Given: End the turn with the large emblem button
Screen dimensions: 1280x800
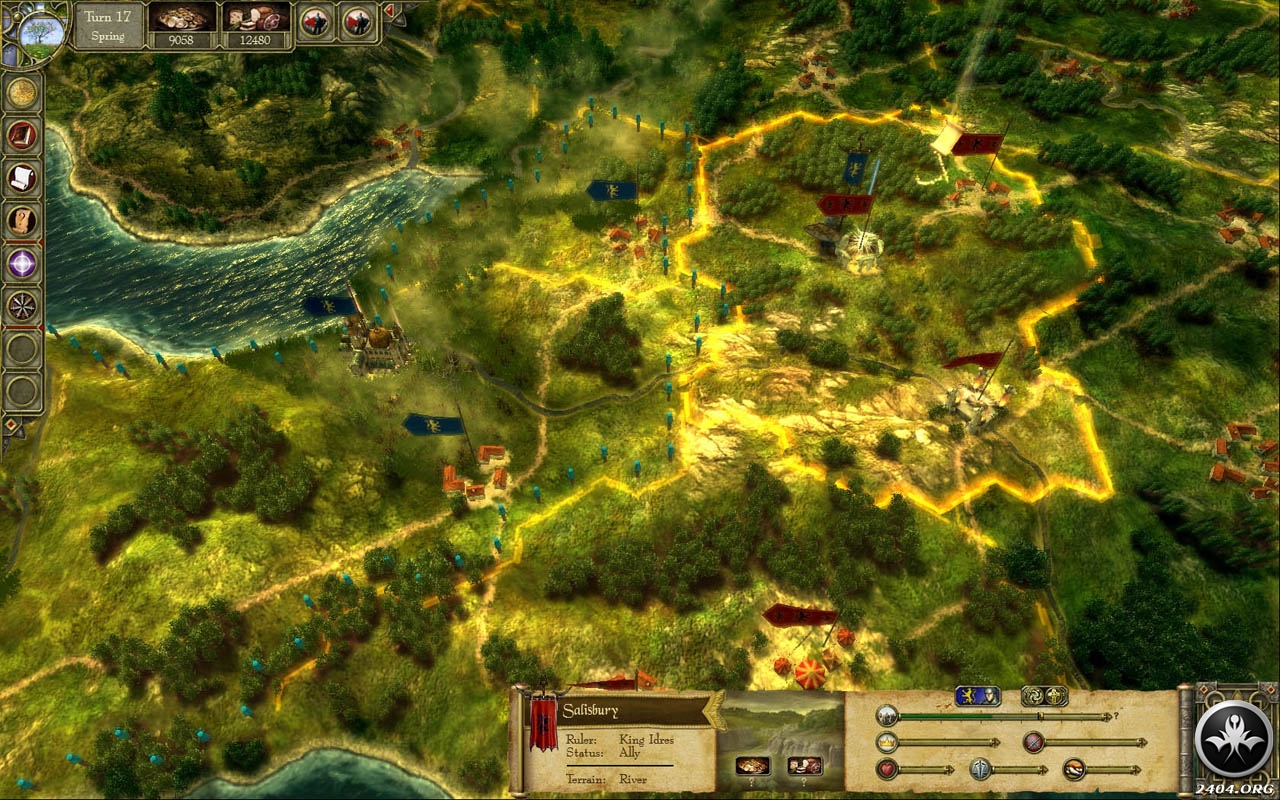Looking at the screenshot, I should click(1232, 739).
